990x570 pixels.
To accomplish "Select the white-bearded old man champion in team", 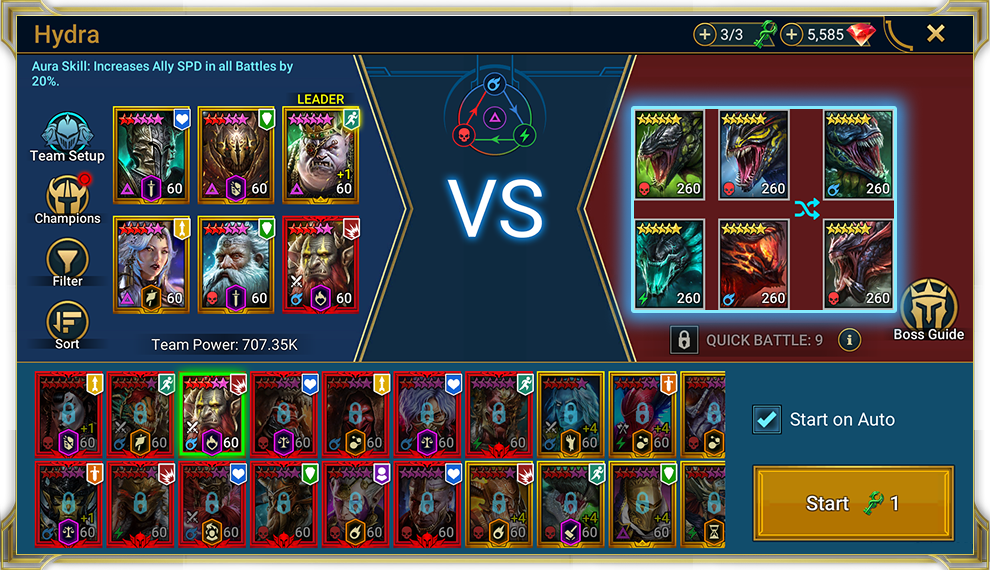I will click(236, 264).
